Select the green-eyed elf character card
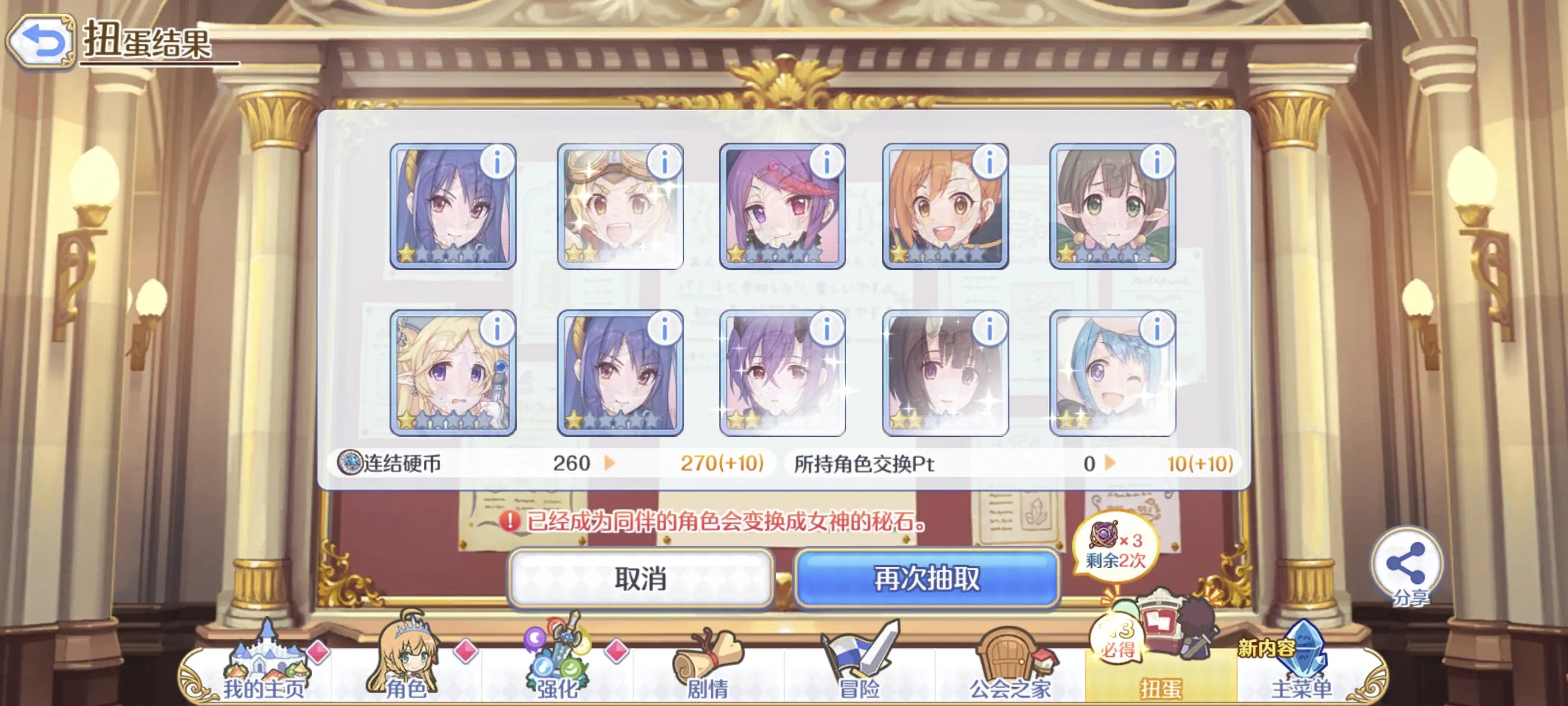Screen dimensions: 1568x706 point(1112,207)
